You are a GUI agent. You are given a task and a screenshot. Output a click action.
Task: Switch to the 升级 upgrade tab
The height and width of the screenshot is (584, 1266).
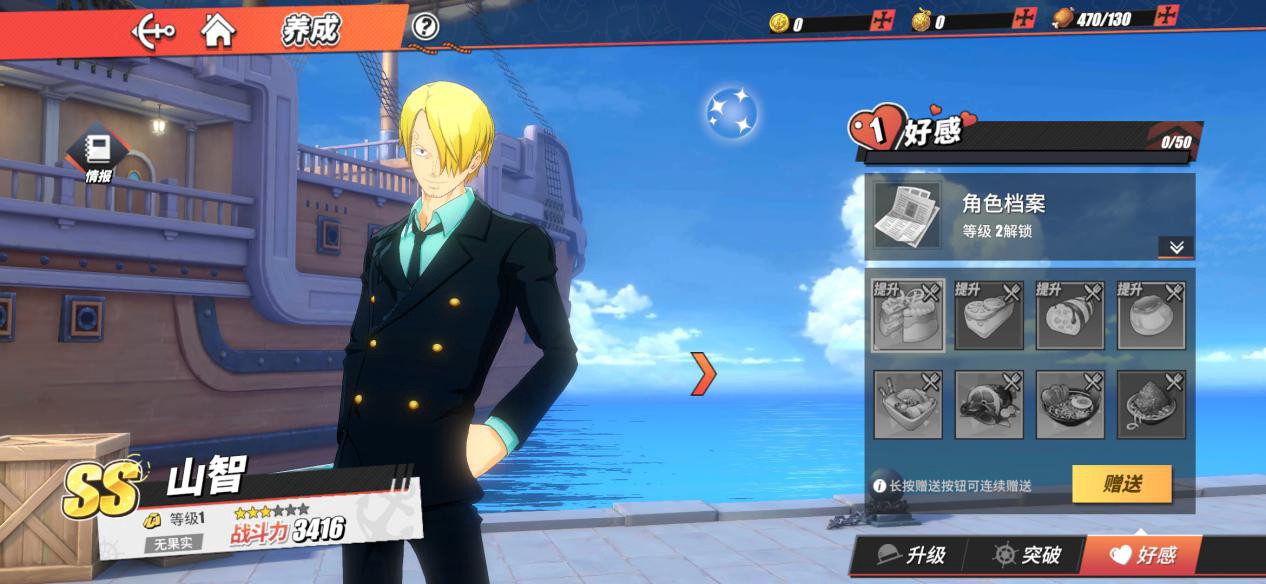911,556
